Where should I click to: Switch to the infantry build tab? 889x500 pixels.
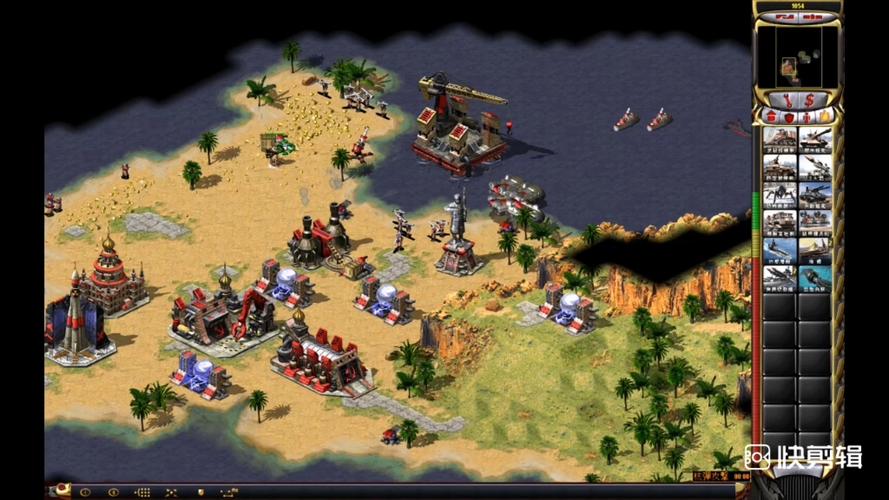click(x=806, y=117)
